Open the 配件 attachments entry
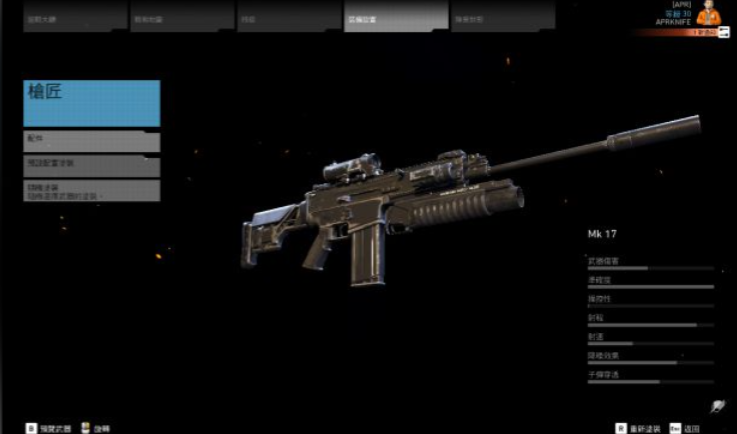The height and width of the screenshot is (434, 737). pyautogui.click(x=92, y=142)
